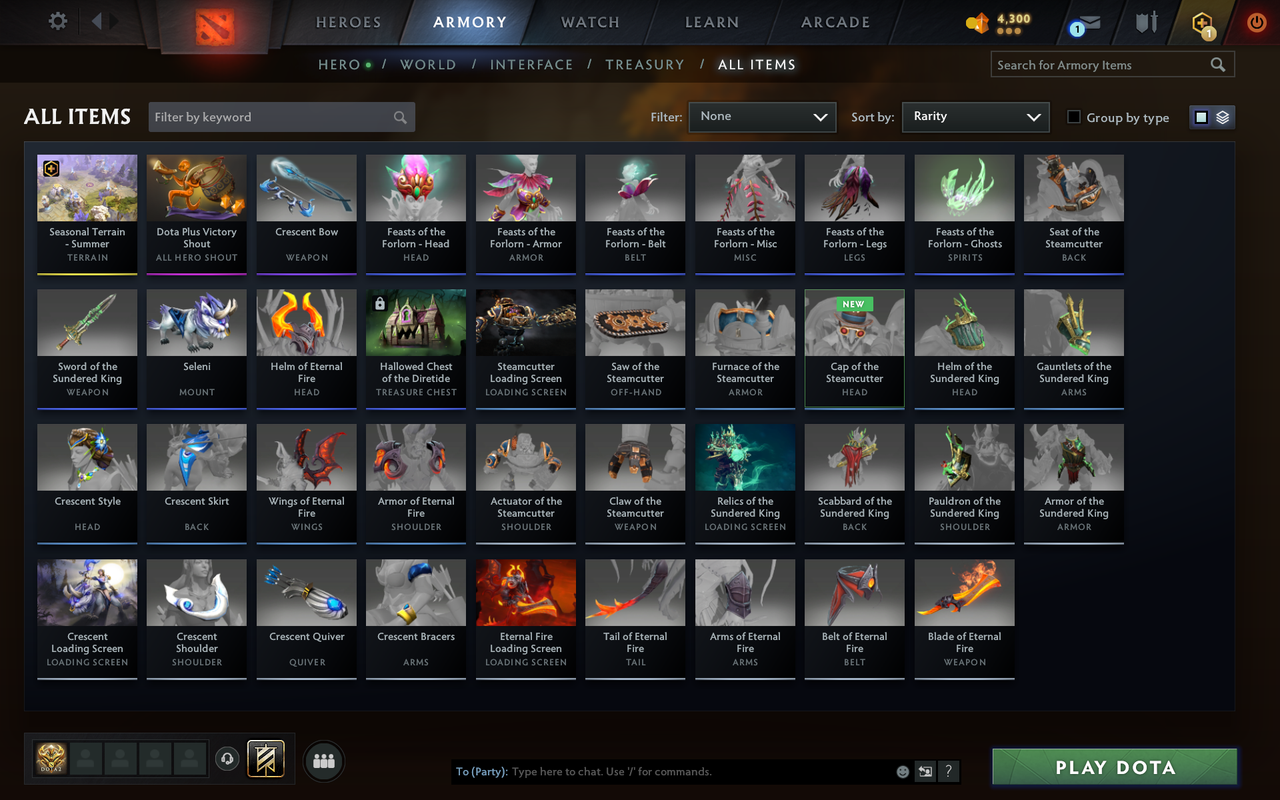
Task: Open the TREASURY section
Action: [645, 64]
